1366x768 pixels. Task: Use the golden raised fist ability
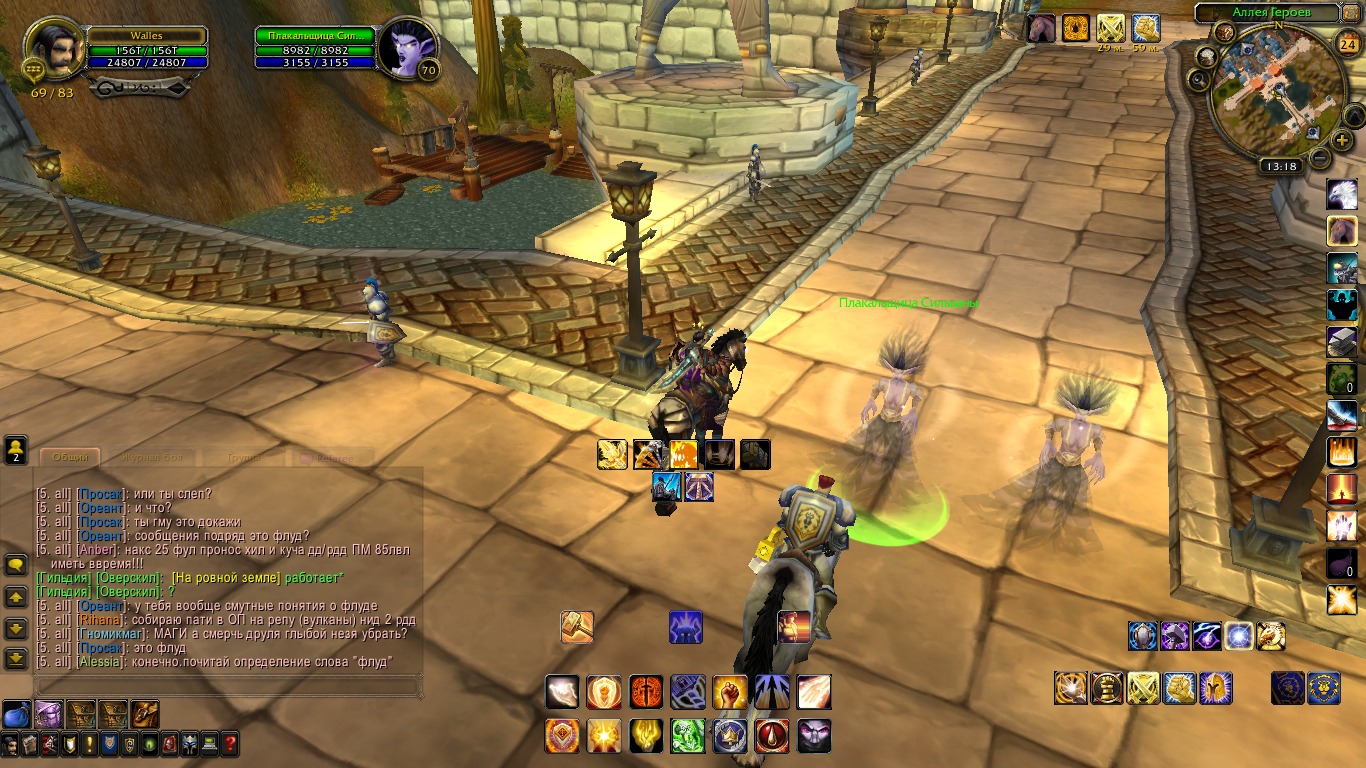(729, 692)
